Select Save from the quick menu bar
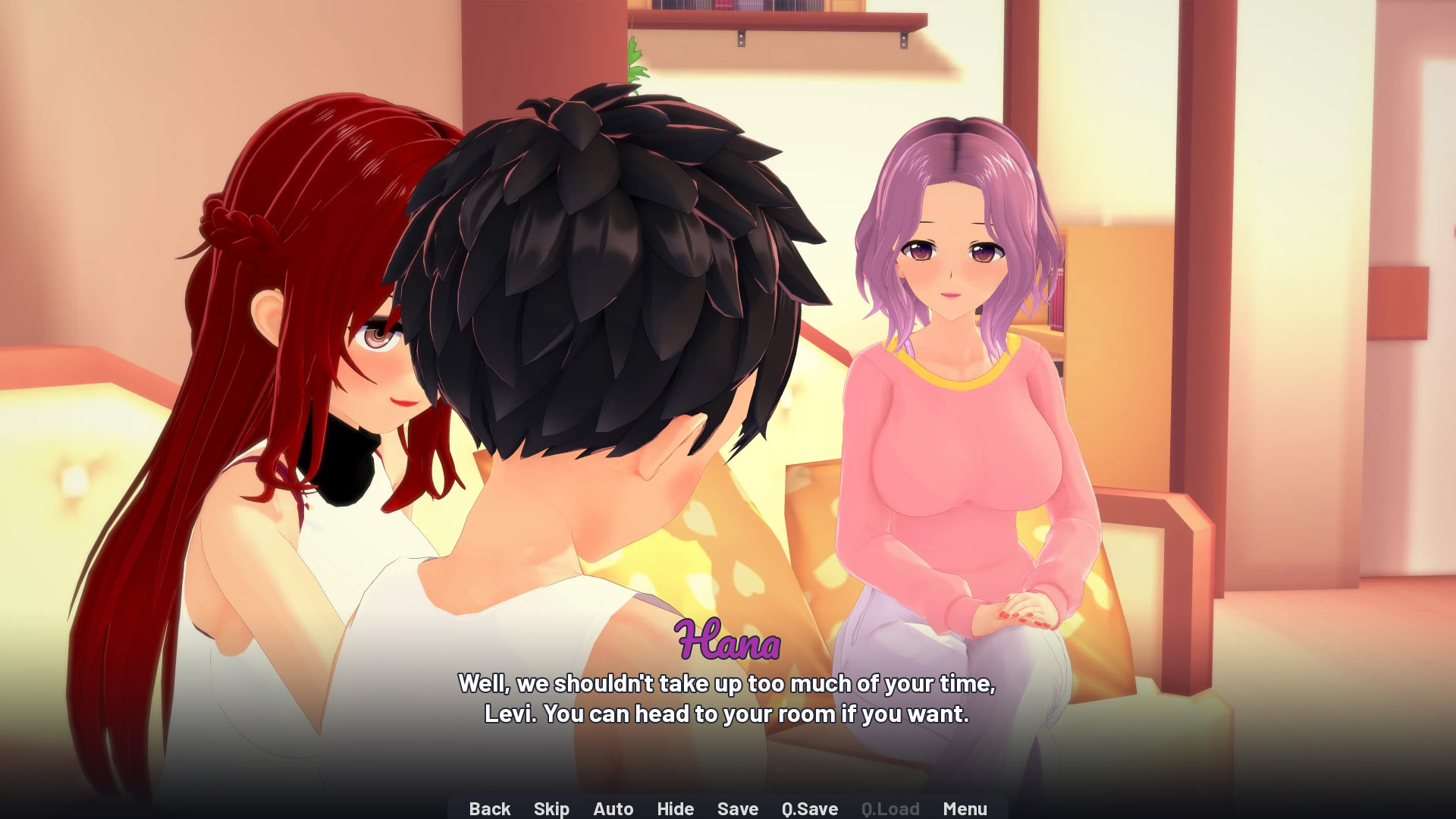This screenshot has height=819, width=1456. point(737,808)
